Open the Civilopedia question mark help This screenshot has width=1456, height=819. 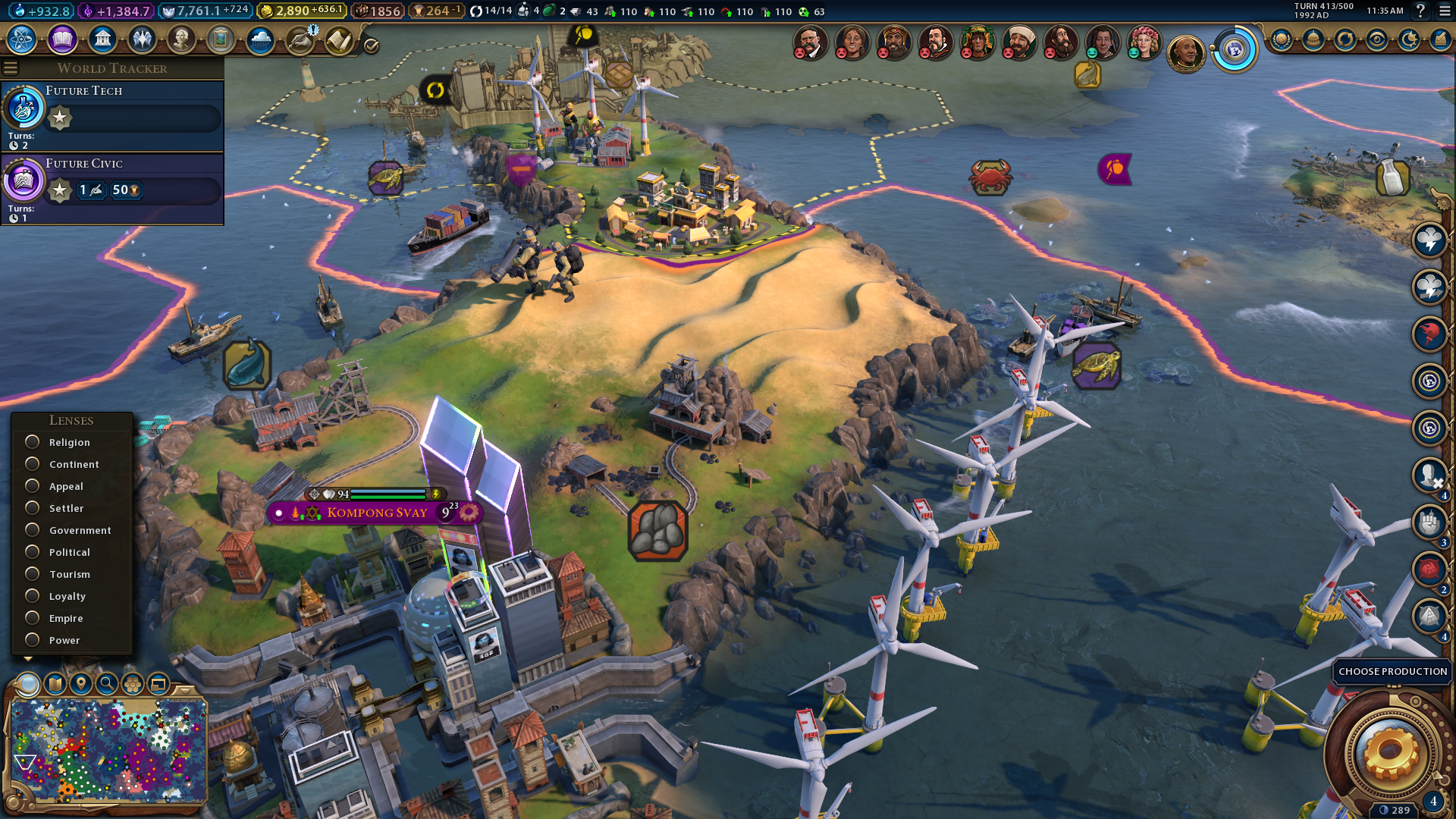tap(1420, 11)
